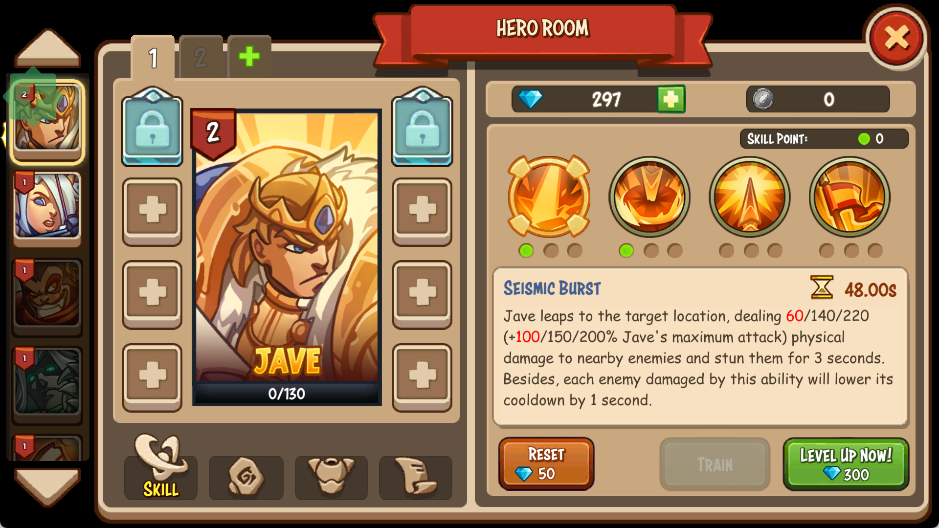Viewport: 939px width, 528px height.
Task: Reset skills for 50 gems
Action: pyautogui.click(x=546, y=464)
